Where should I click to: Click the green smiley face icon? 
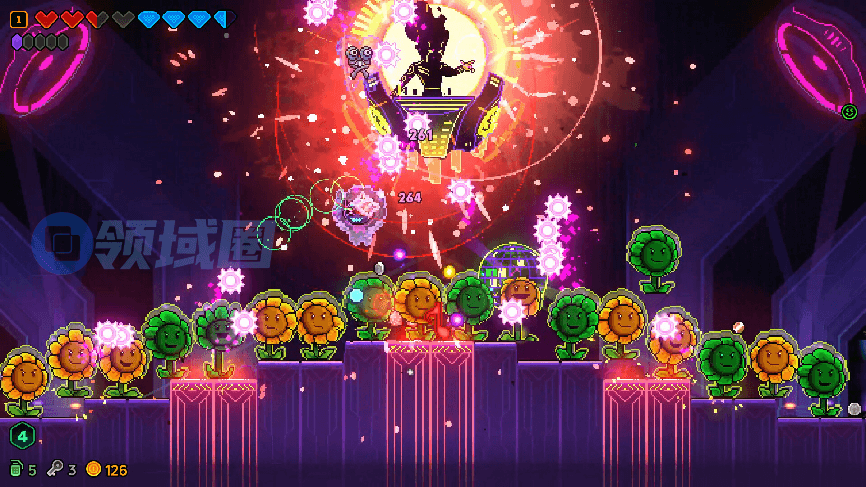point(849,112)
